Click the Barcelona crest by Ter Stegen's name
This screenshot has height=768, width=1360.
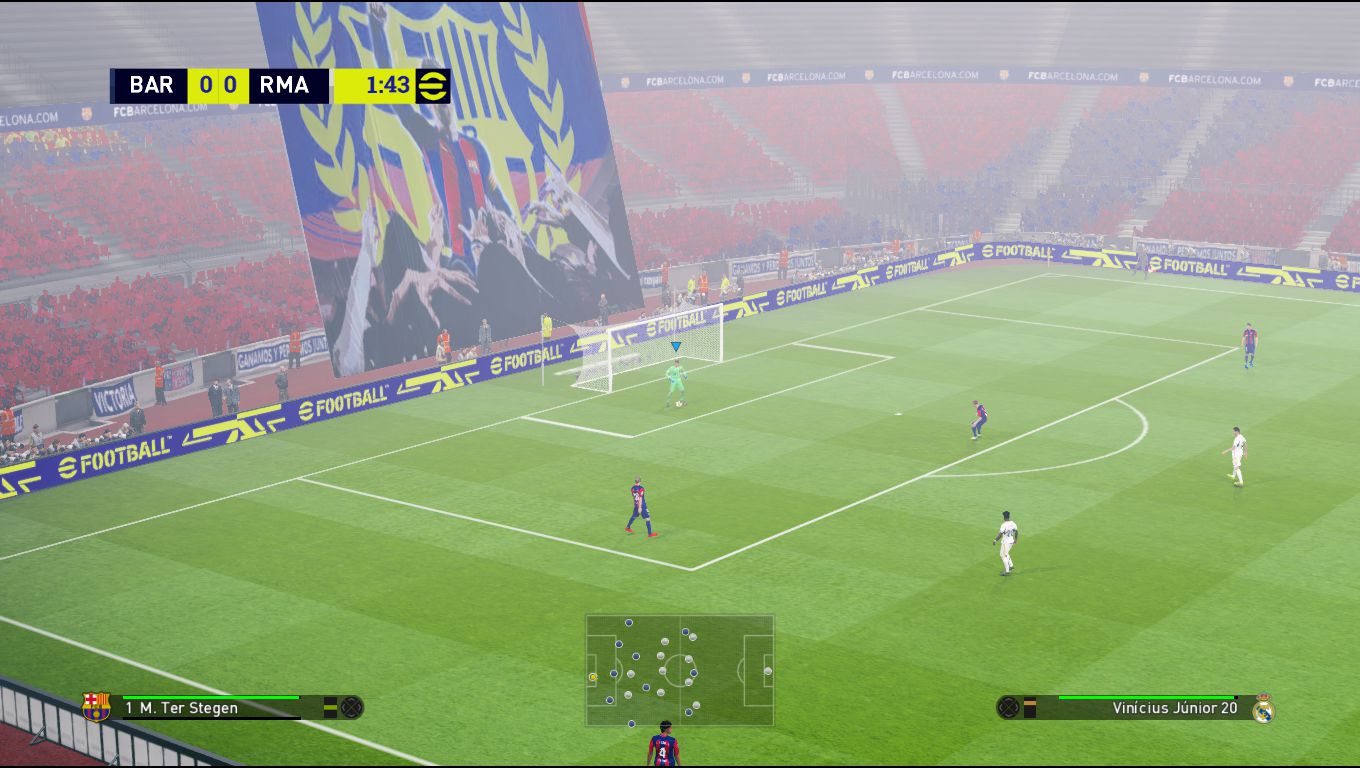[x=96, y=707]
